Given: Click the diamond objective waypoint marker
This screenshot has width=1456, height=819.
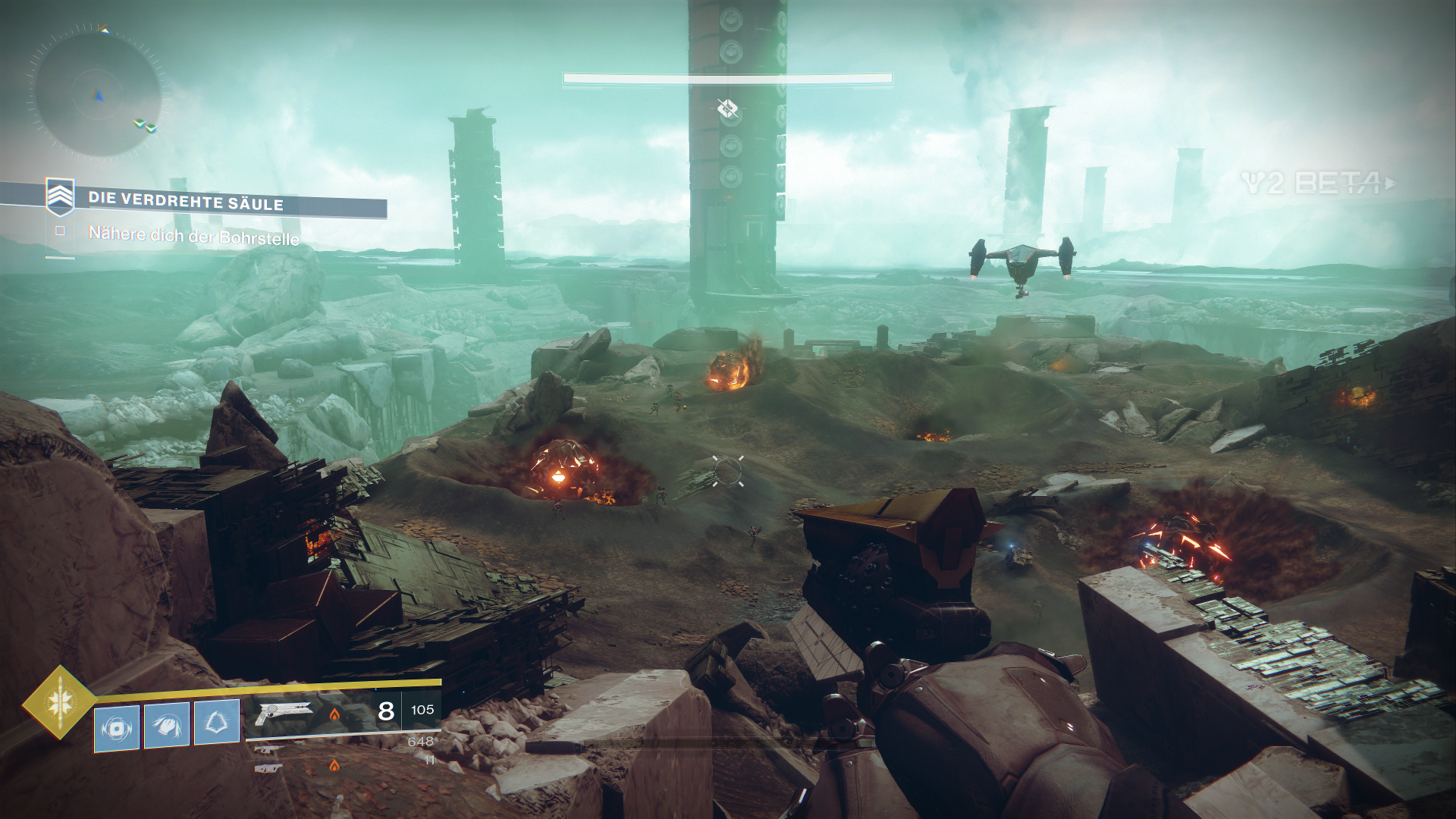Looking at the screenshot, I should tap(727, 109).
